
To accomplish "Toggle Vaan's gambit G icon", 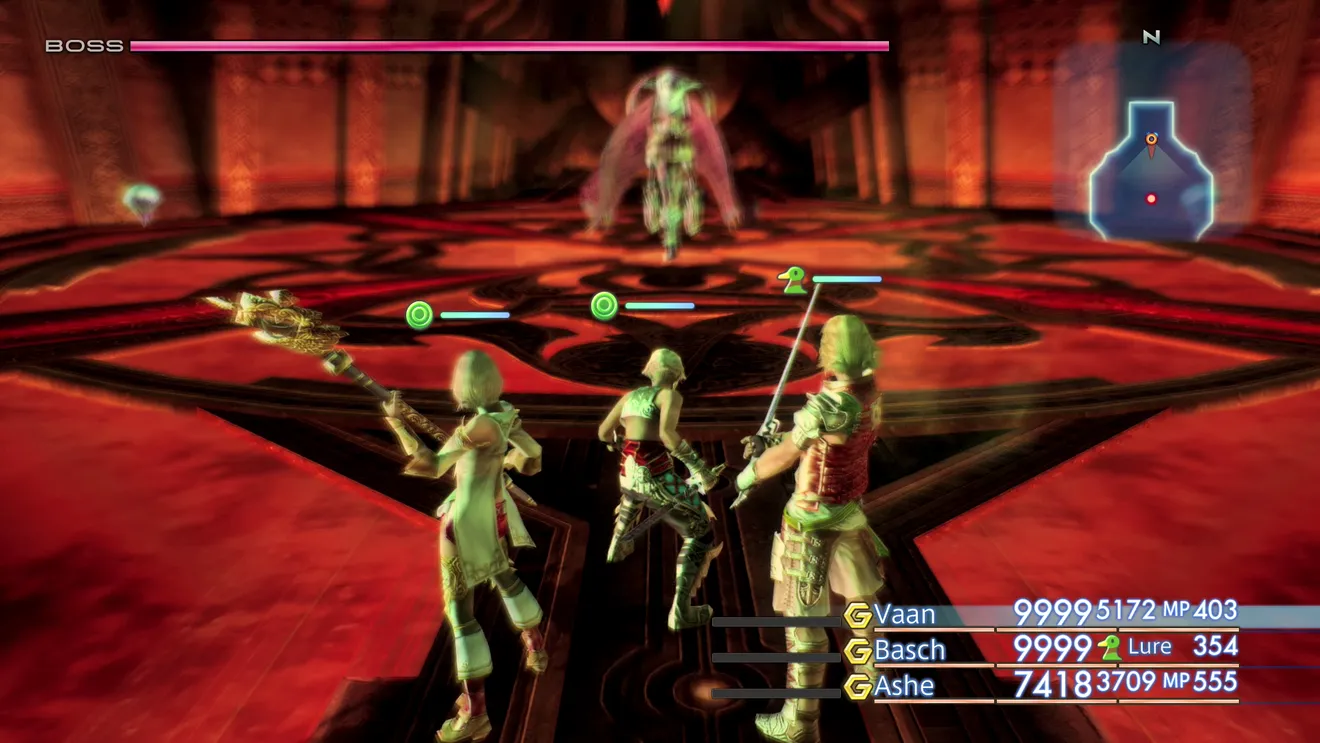I will (857, 615).
